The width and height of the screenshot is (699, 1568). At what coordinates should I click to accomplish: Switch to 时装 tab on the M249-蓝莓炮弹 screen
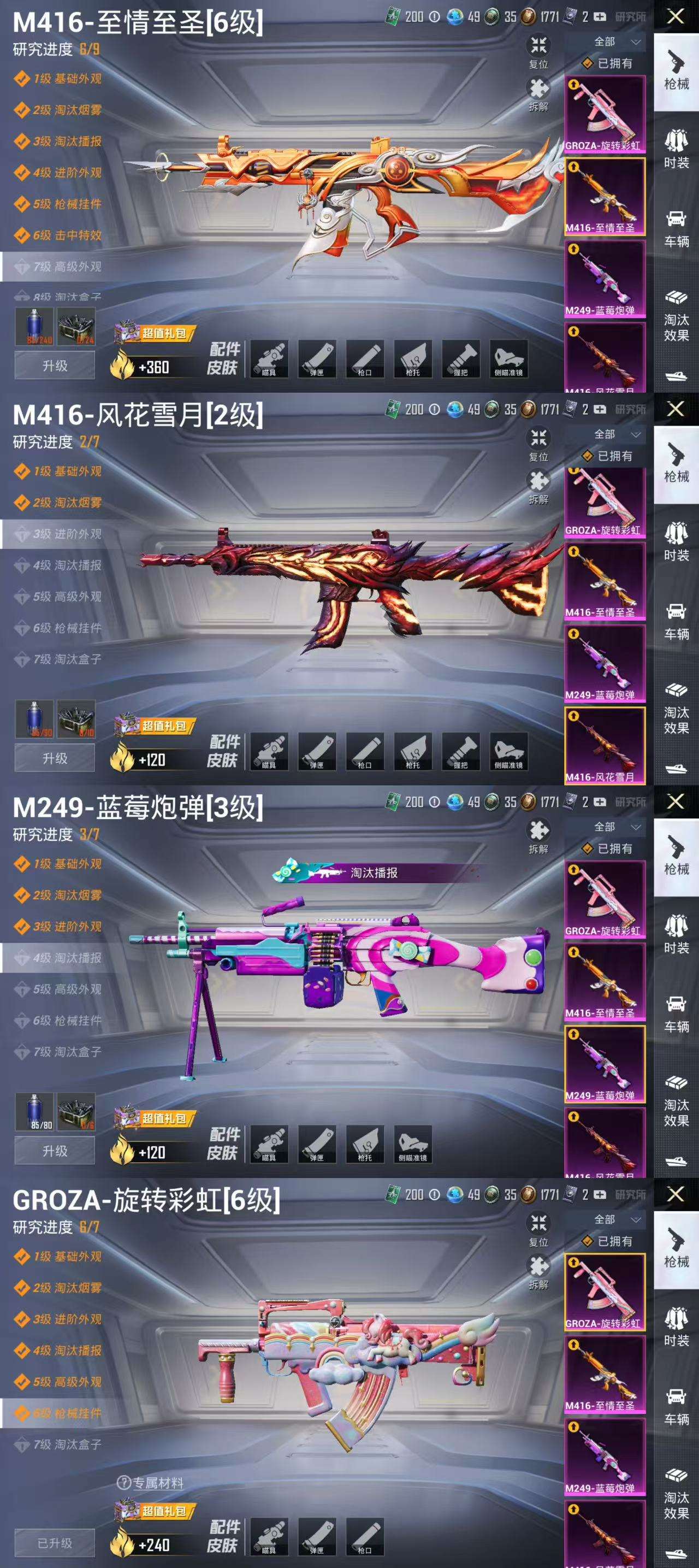click(676, 935)
